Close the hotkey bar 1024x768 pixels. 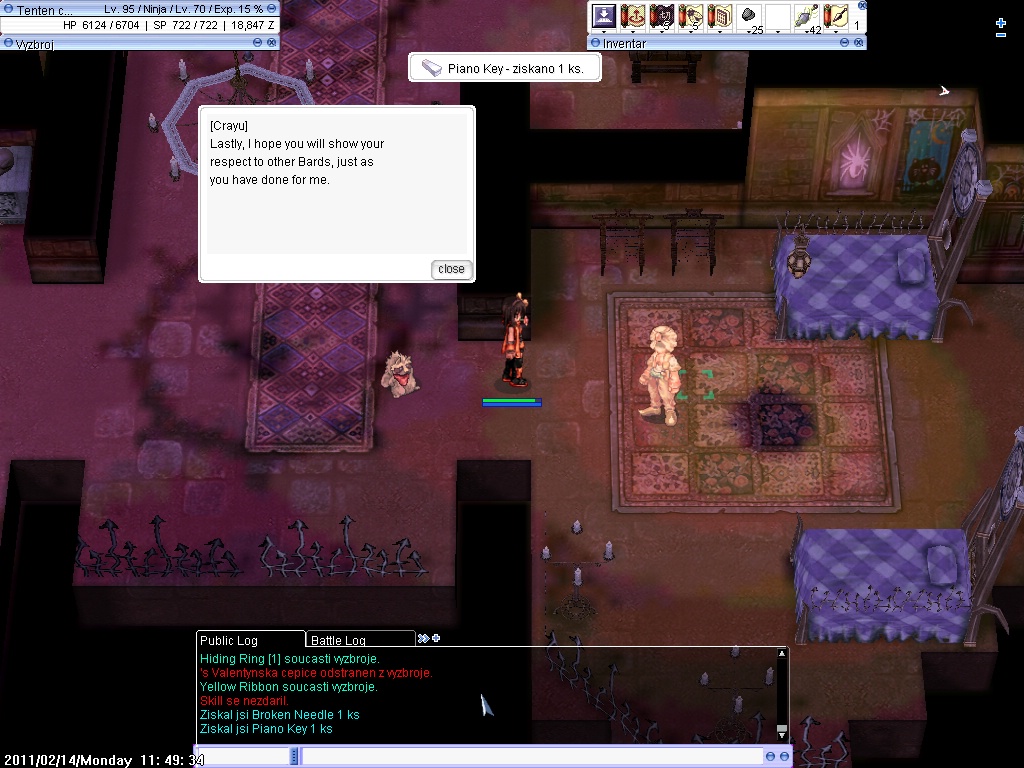click(860, 3)
